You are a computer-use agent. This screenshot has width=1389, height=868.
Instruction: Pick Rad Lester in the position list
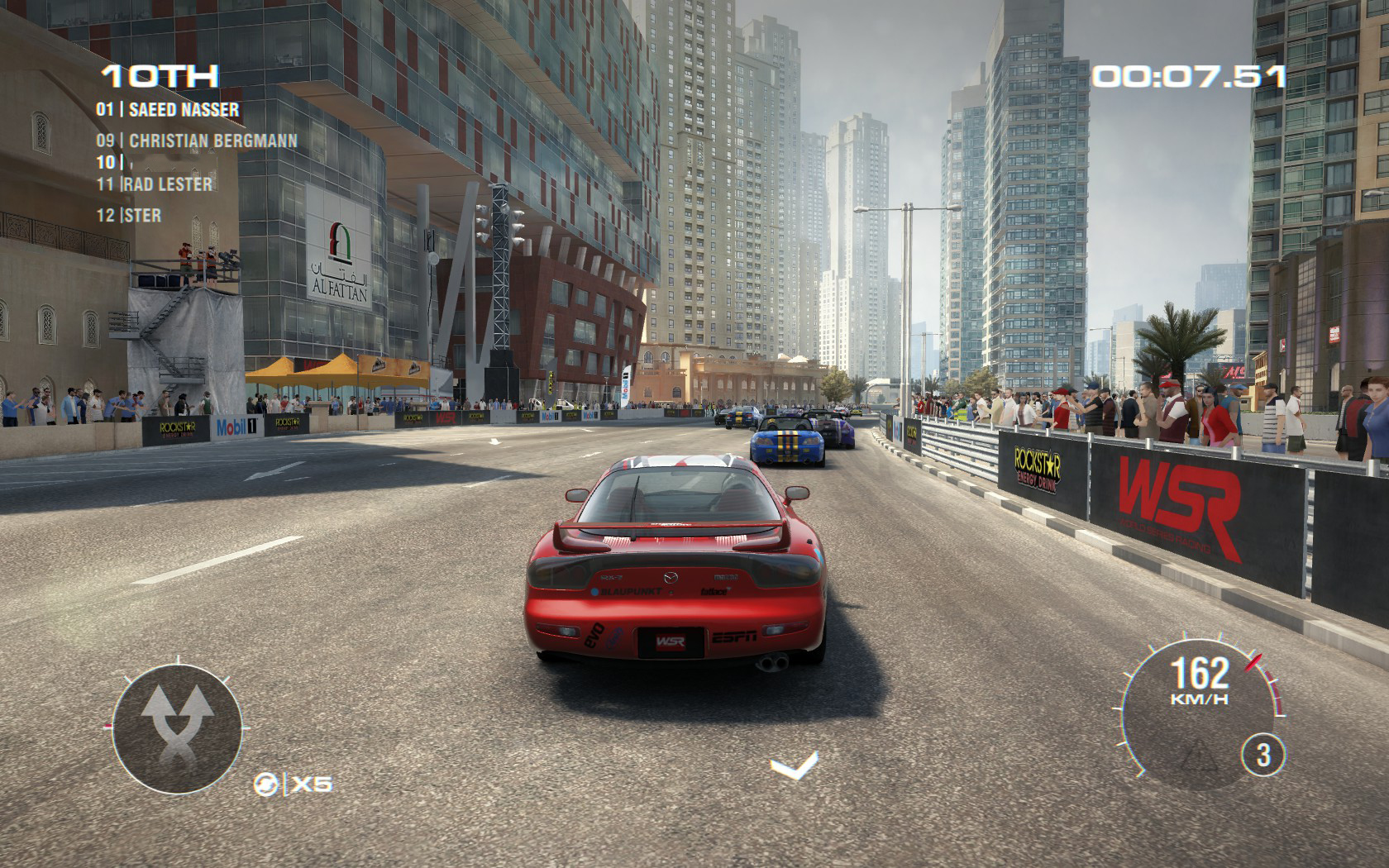pyautogui.click(x=155, y=184)
